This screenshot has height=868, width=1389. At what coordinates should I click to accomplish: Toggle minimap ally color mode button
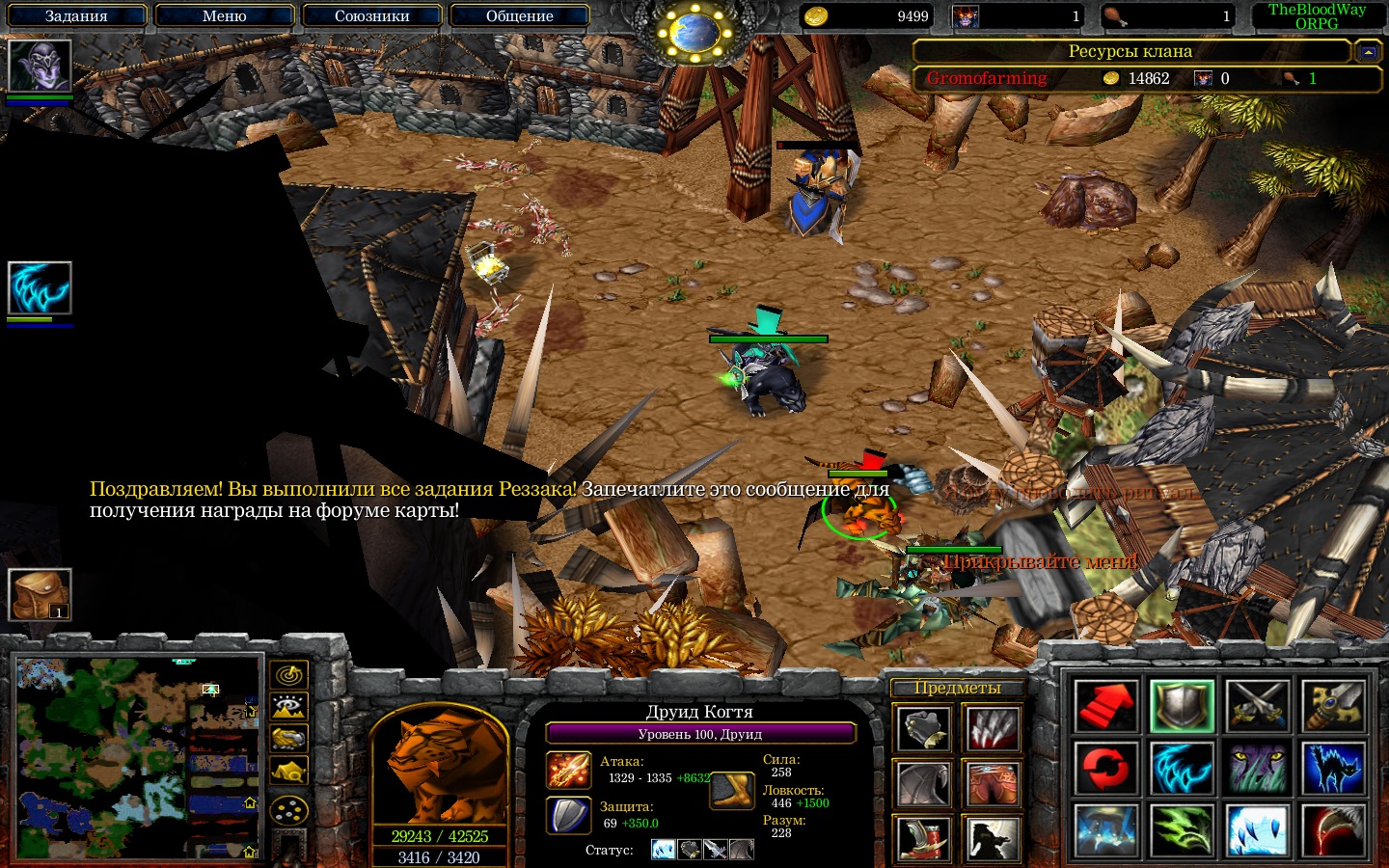pyautogui.click(x=288, y=739)
